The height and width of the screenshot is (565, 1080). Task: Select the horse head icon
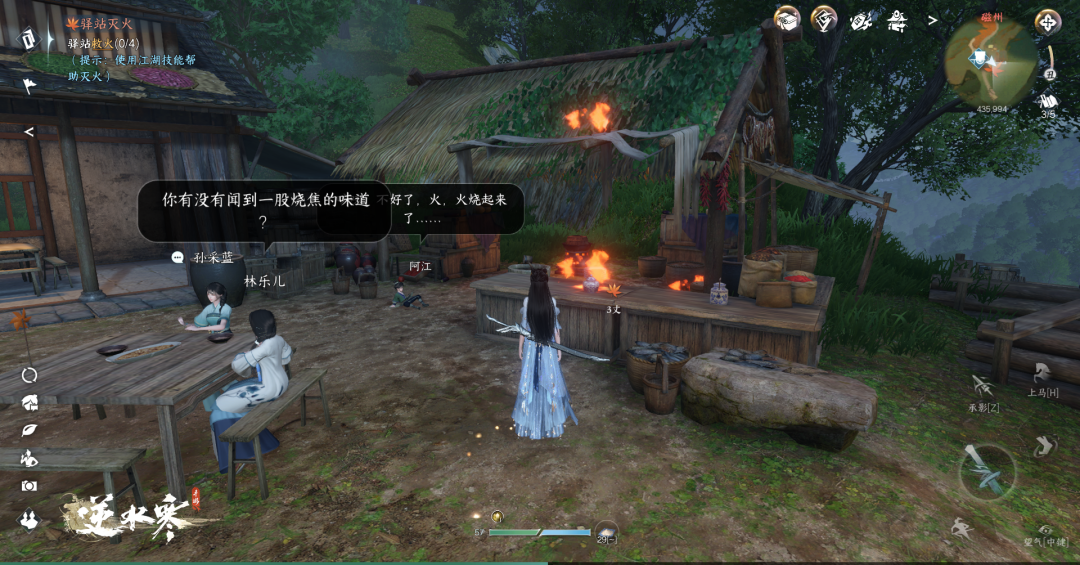(29, 402)
